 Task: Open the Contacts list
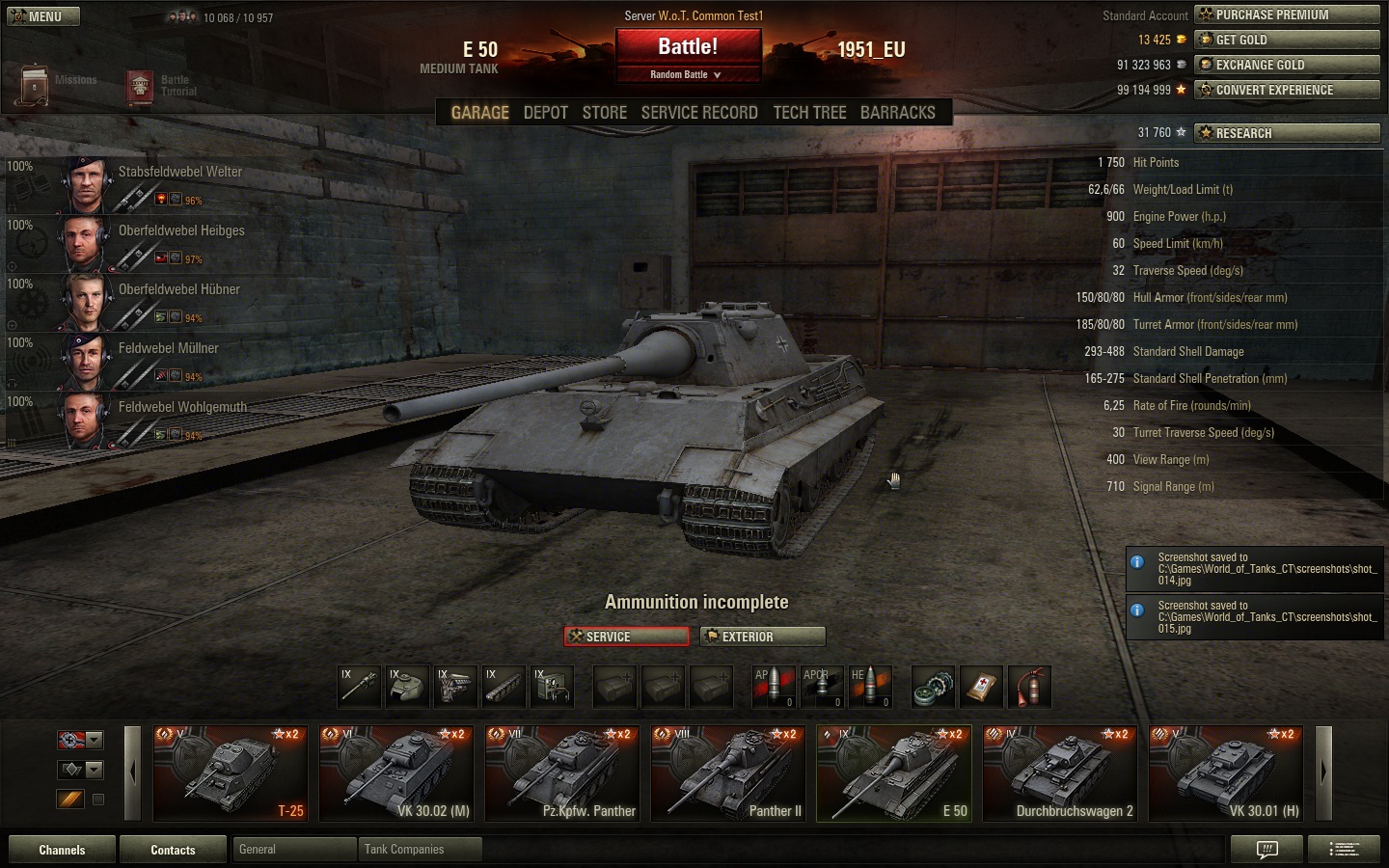click(173, 850)
